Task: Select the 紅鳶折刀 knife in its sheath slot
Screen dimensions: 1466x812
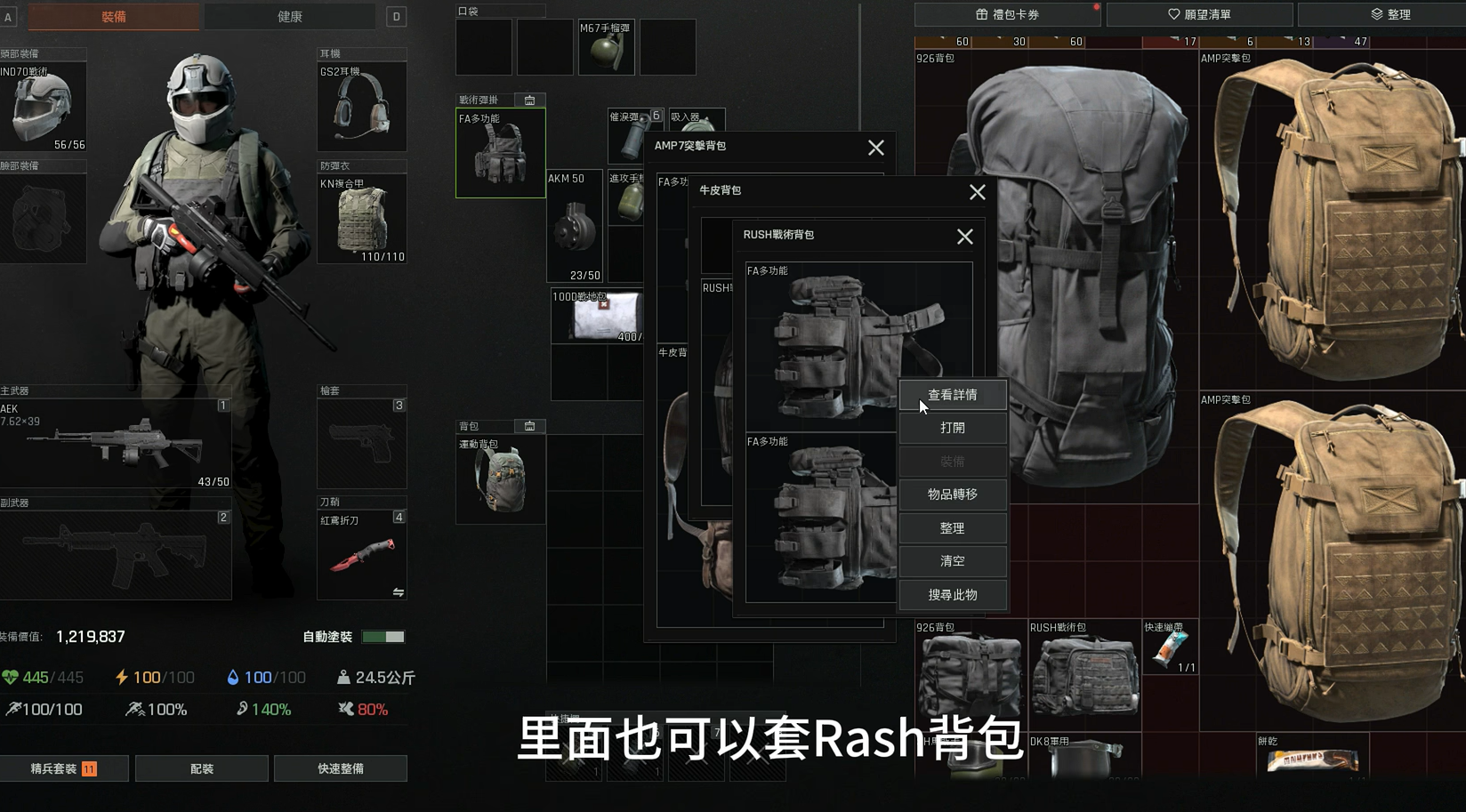Action: click(x=361, y=551)
